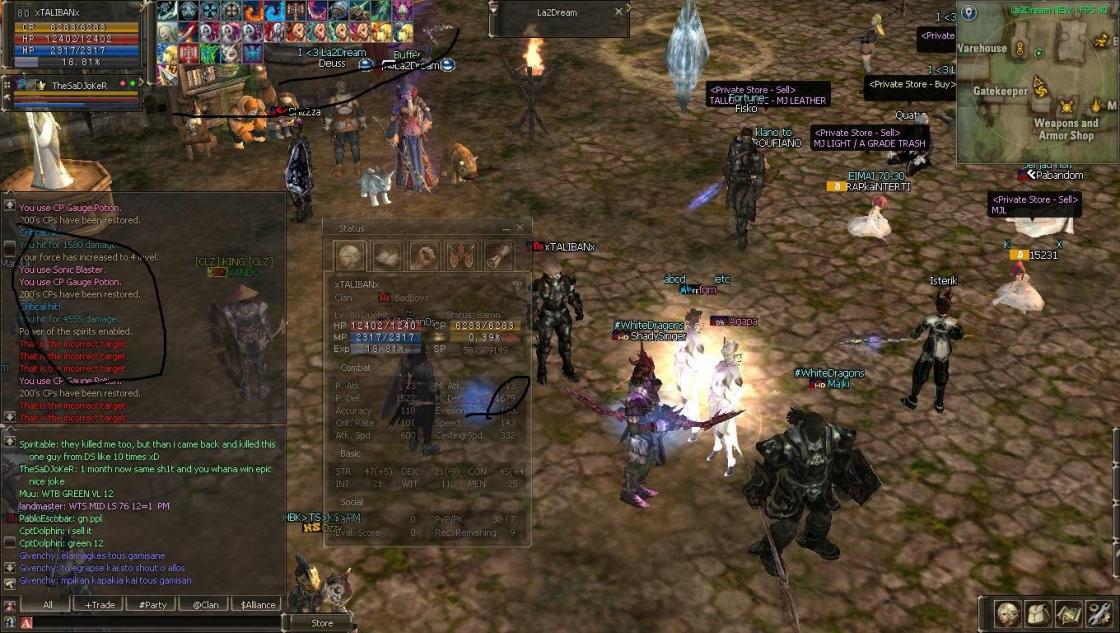Focus the chat text input field
Viewport: 1120px width, 633px height.
tap(150, 623)
